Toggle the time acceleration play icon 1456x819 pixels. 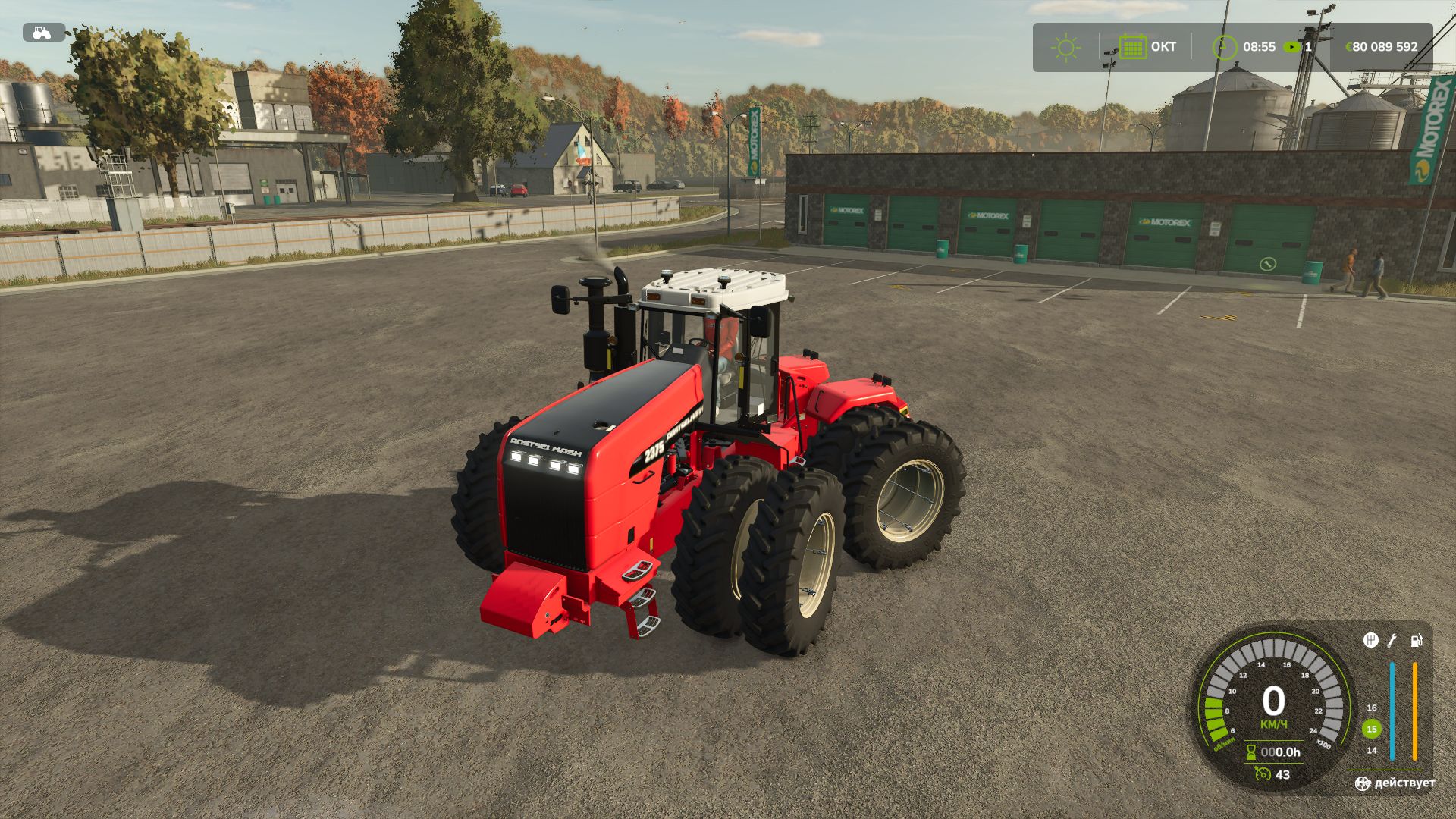pyautogui.click(x=1291, y=47)
